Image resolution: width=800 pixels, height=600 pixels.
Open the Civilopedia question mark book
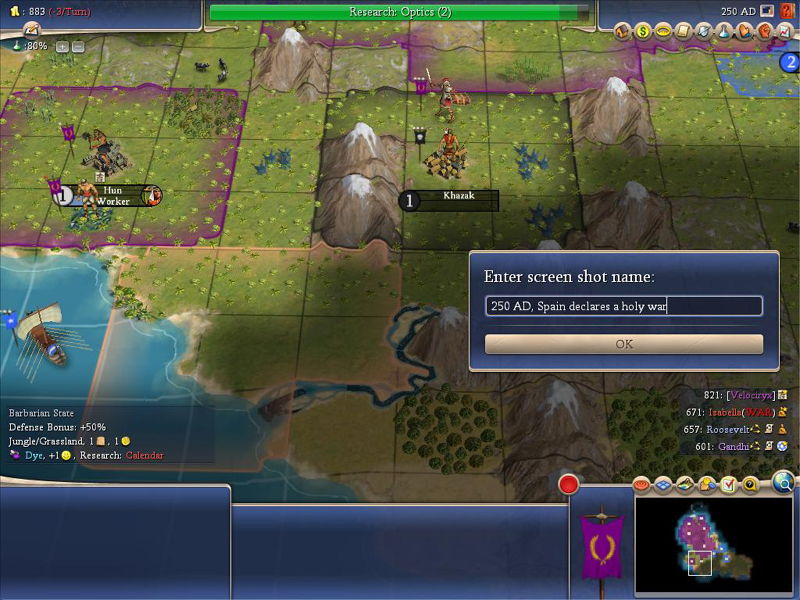(x=787, y=11)
